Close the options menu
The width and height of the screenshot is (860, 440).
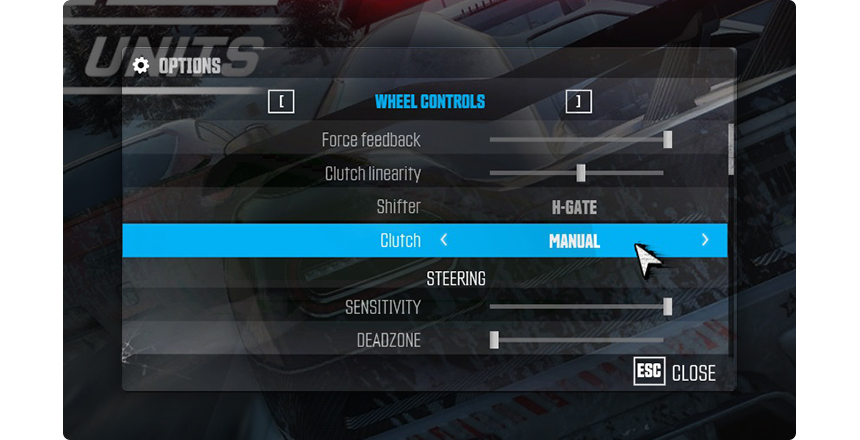[676, 373]
